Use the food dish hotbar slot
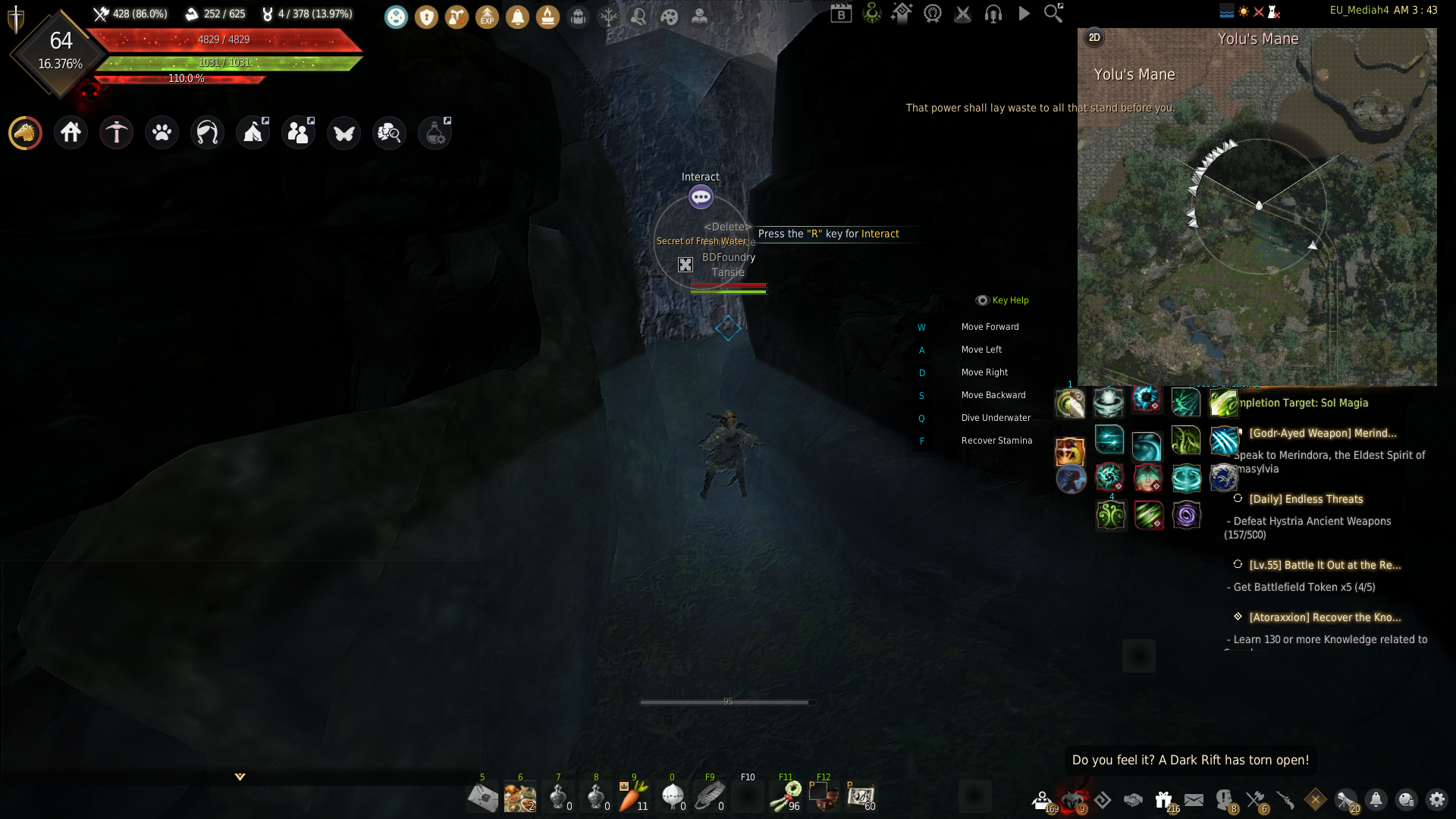 pyautogui.click(x=519, y=796)
